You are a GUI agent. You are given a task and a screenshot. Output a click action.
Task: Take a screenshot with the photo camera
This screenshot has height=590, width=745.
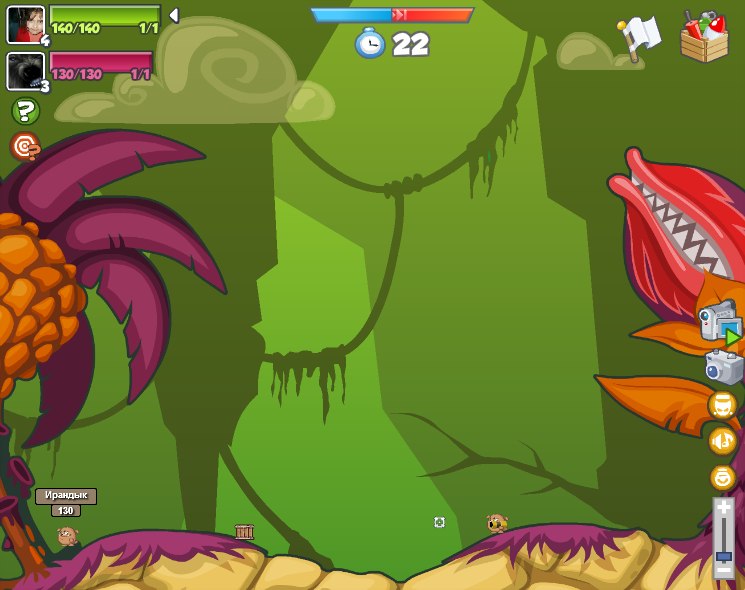tap(723, 367)
